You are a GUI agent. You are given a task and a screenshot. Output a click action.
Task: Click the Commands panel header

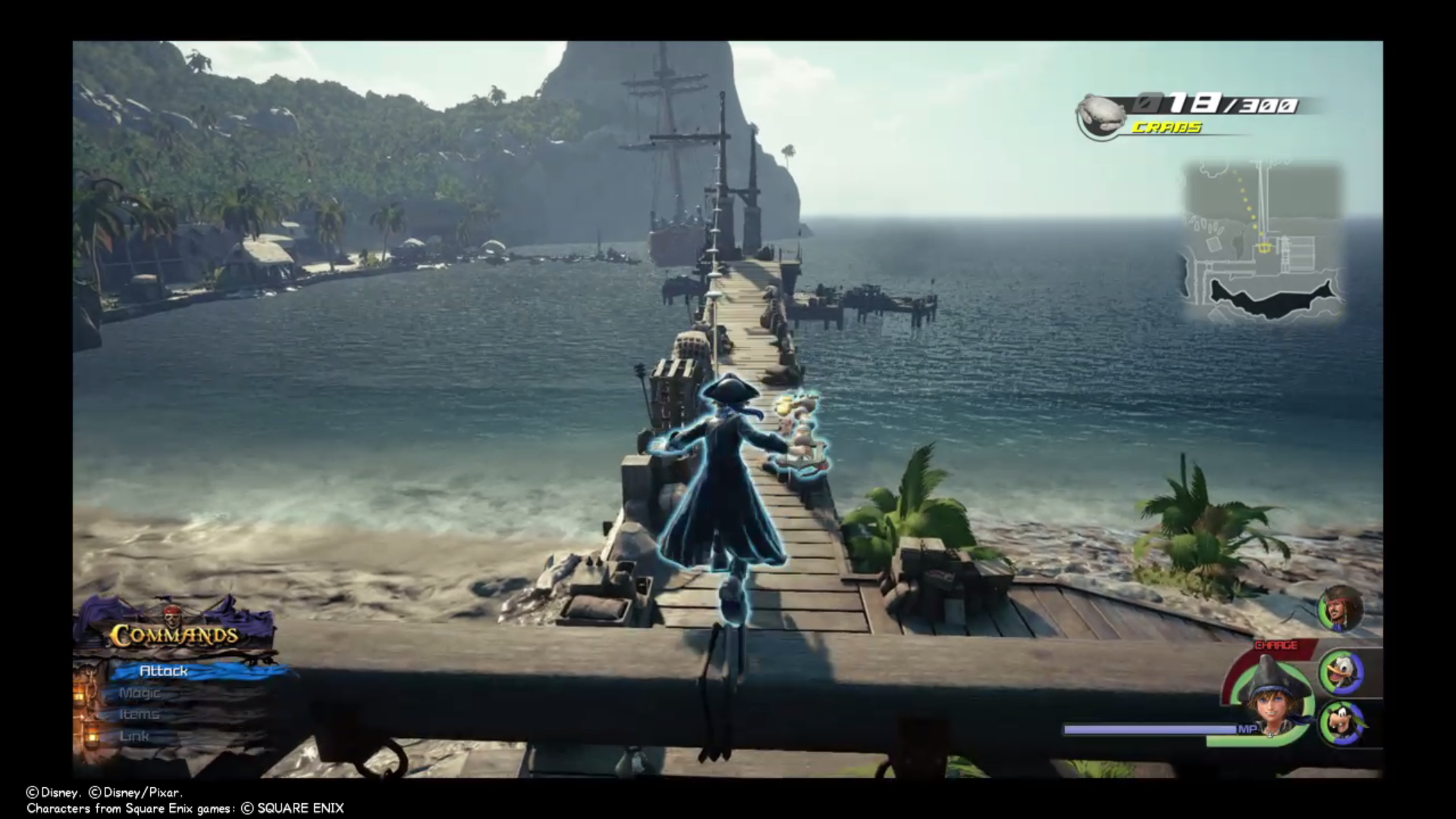coord(174,635)
